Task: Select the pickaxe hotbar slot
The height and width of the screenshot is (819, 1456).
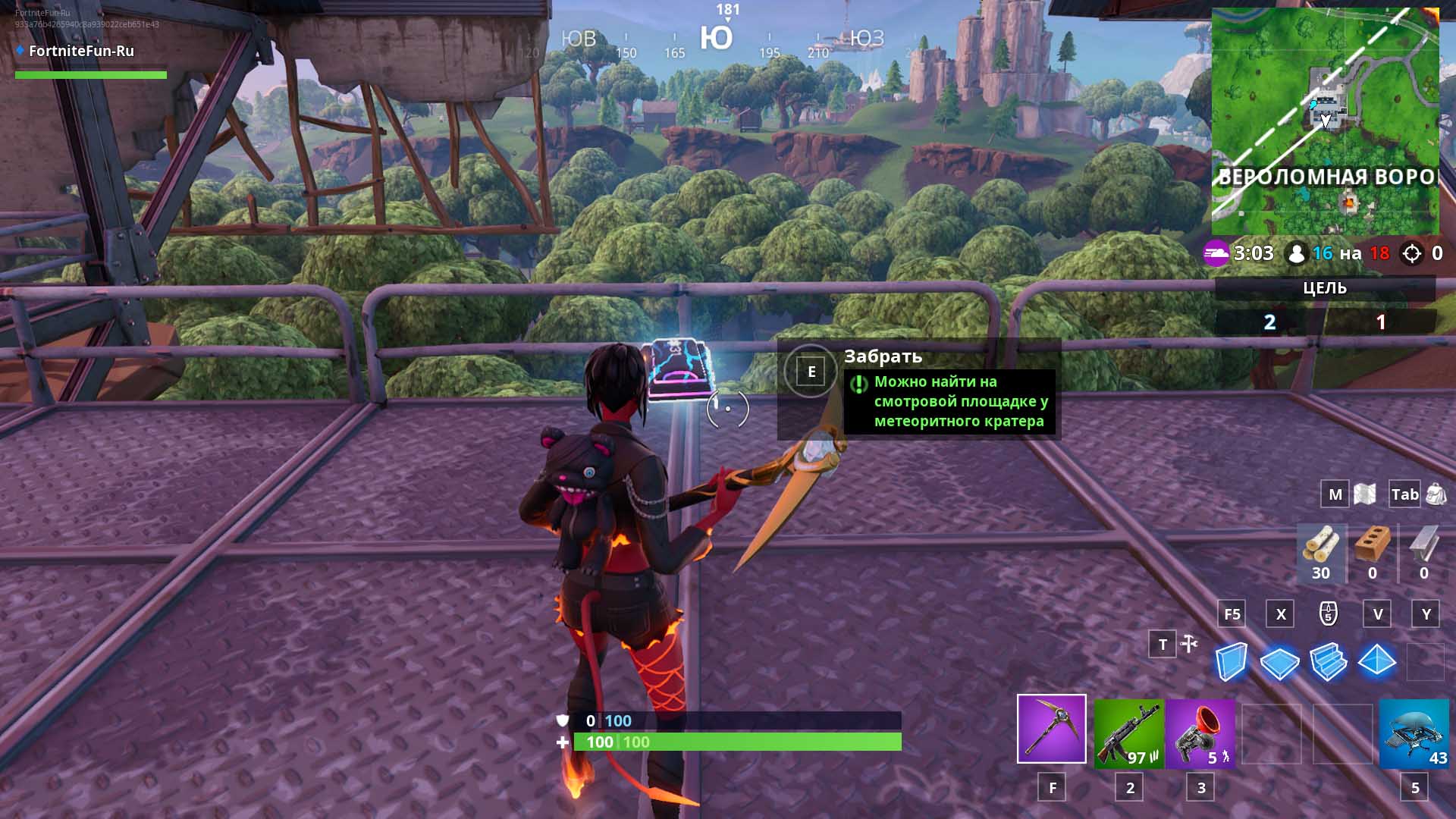Action: 1051,728
